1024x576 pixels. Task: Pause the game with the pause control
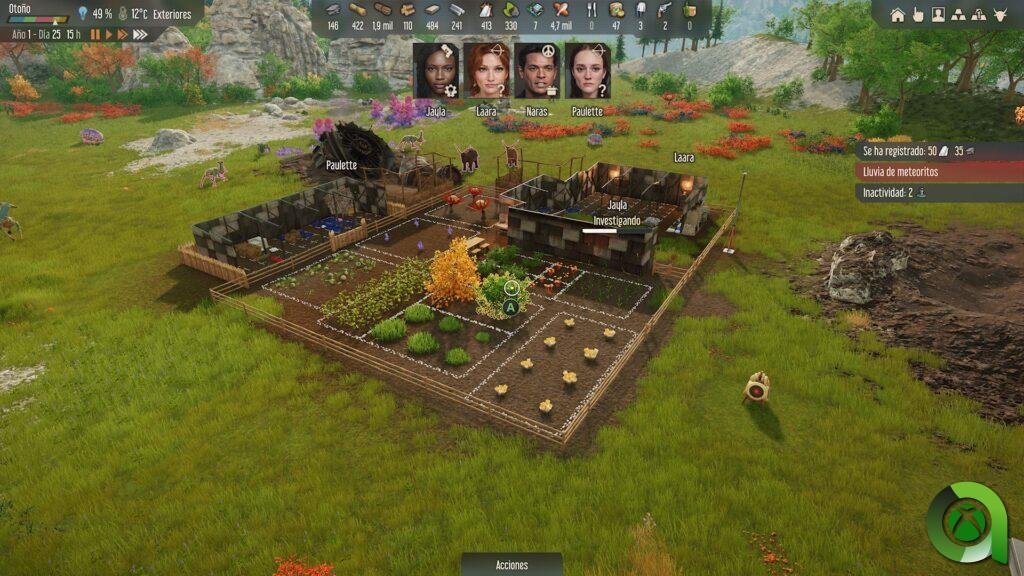96,34
